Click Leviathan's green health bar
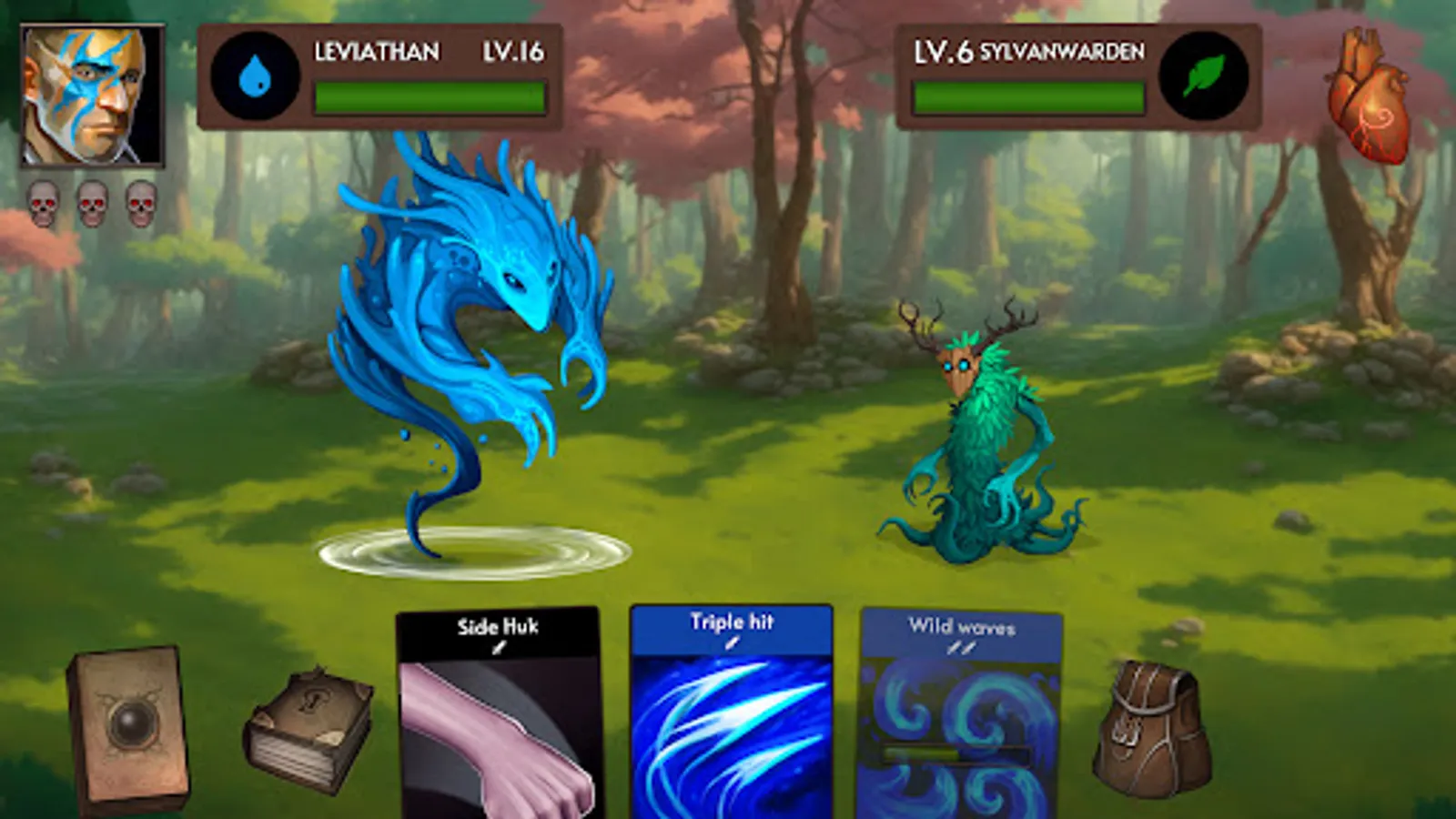 coord(428,98)
